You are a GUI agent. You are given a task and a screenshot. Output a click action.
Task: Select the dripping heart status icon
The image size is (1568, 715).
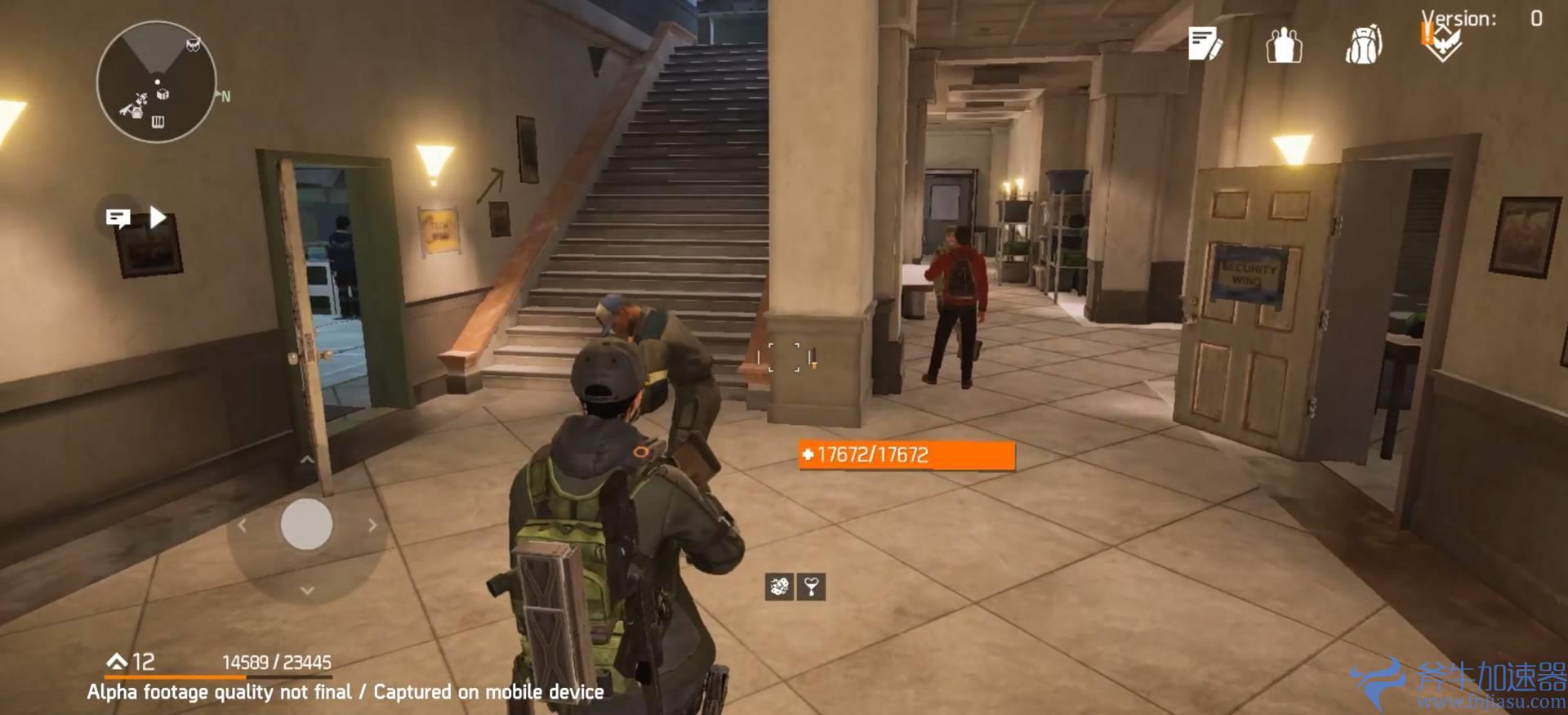[x=811, y=586]
